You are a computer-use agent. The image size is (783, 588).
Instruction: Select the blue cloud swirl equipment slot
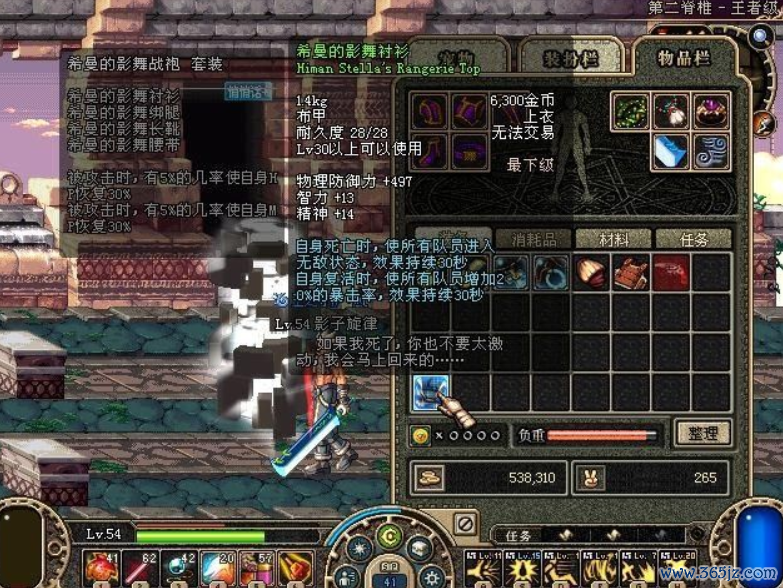(711, 152)
